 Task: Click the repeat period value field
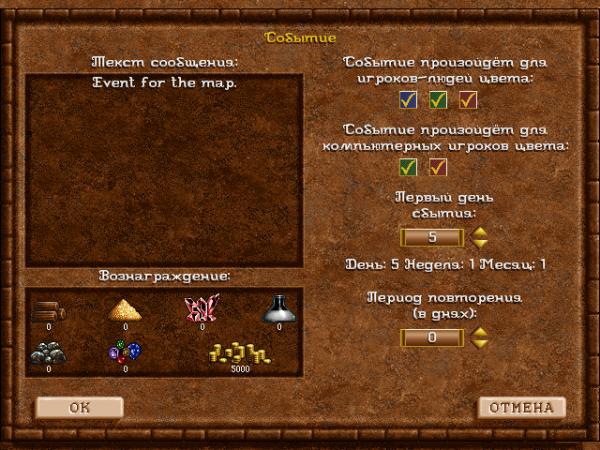(x=432, y=338)
